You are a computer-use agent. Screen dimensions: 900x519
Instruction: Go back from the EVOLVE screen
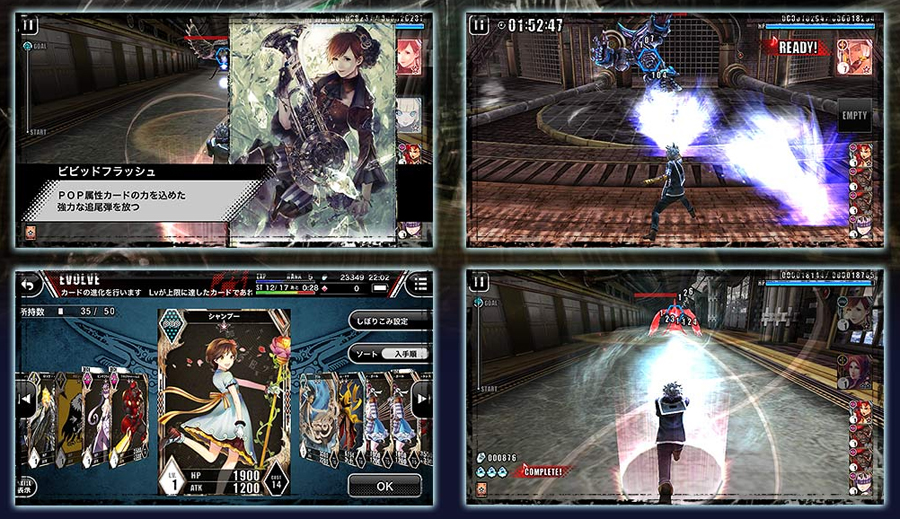[27, 285]
